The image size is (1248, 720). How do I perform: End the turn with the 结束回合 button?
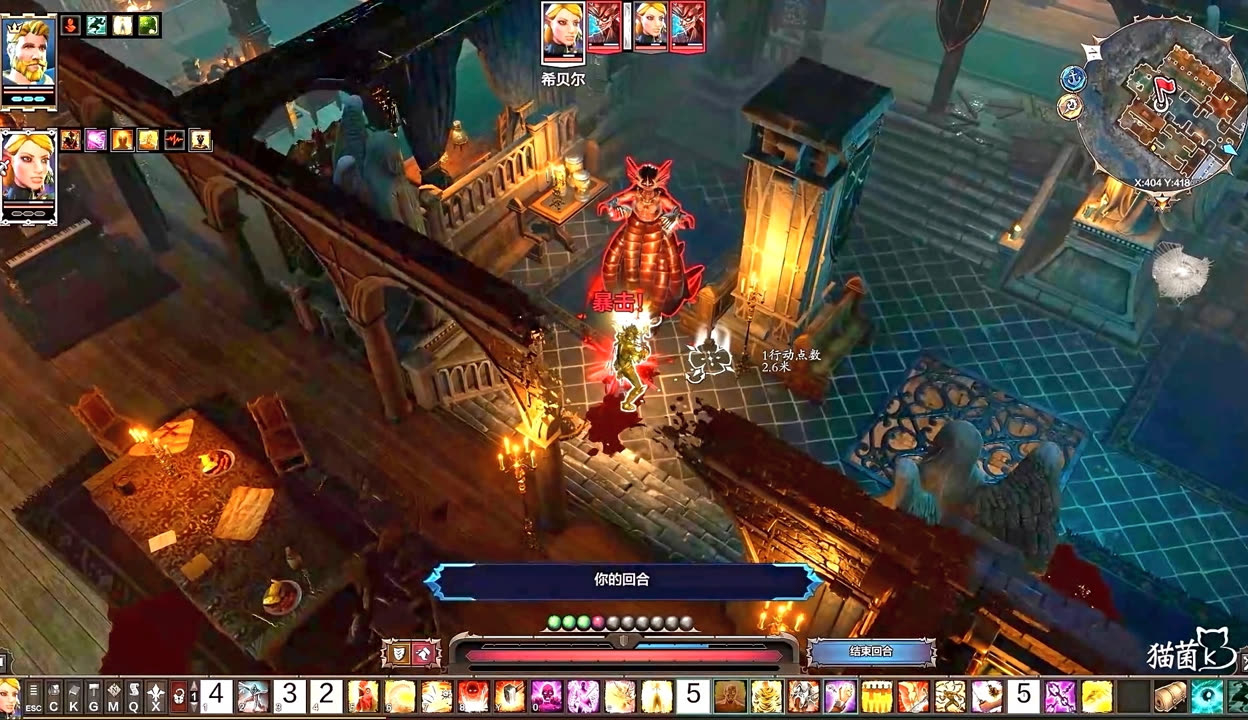870,652
